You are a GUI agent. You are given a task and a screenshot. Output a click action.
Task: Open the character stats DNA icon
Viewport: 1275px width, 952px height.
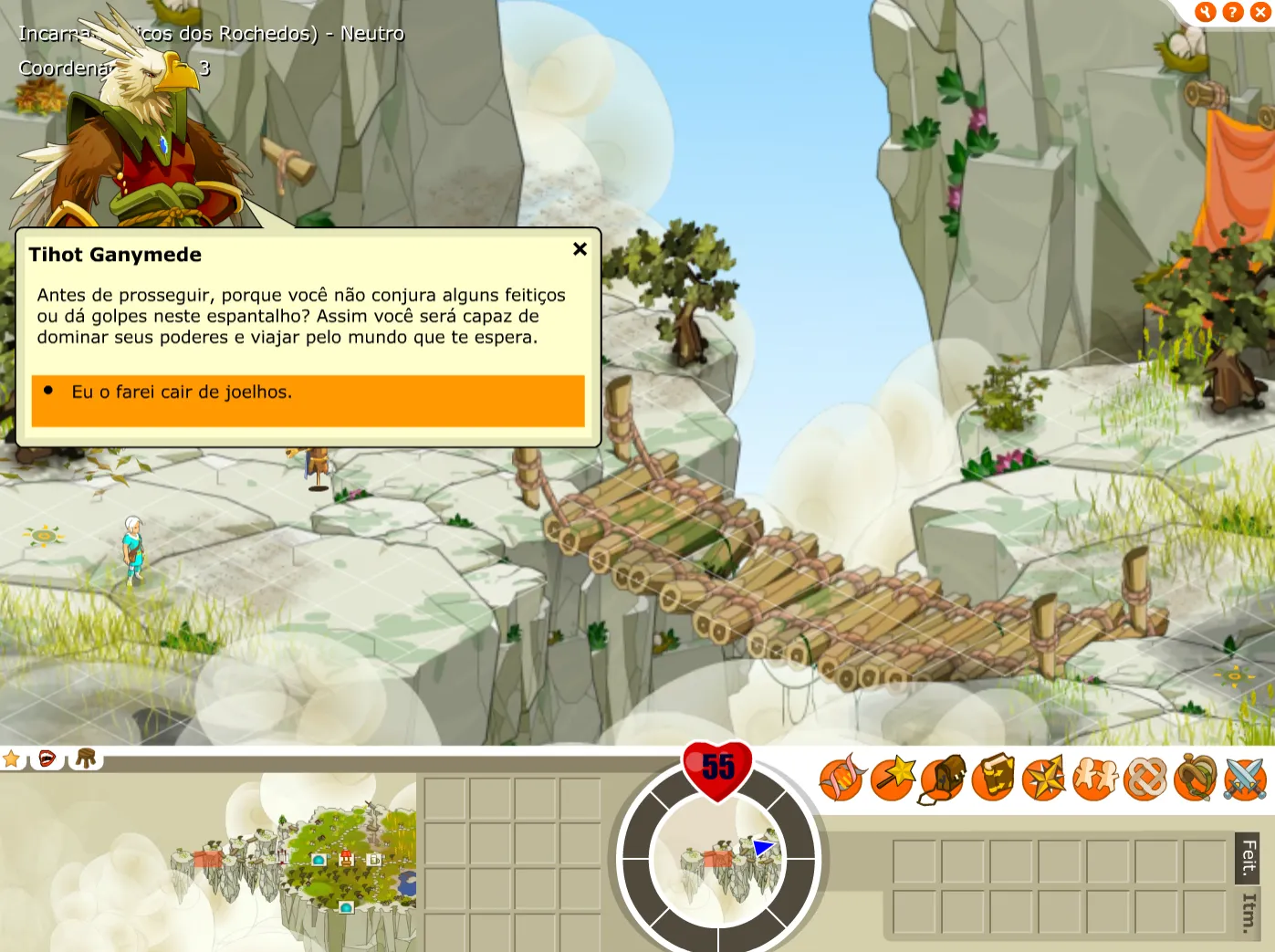click(841, 779)
